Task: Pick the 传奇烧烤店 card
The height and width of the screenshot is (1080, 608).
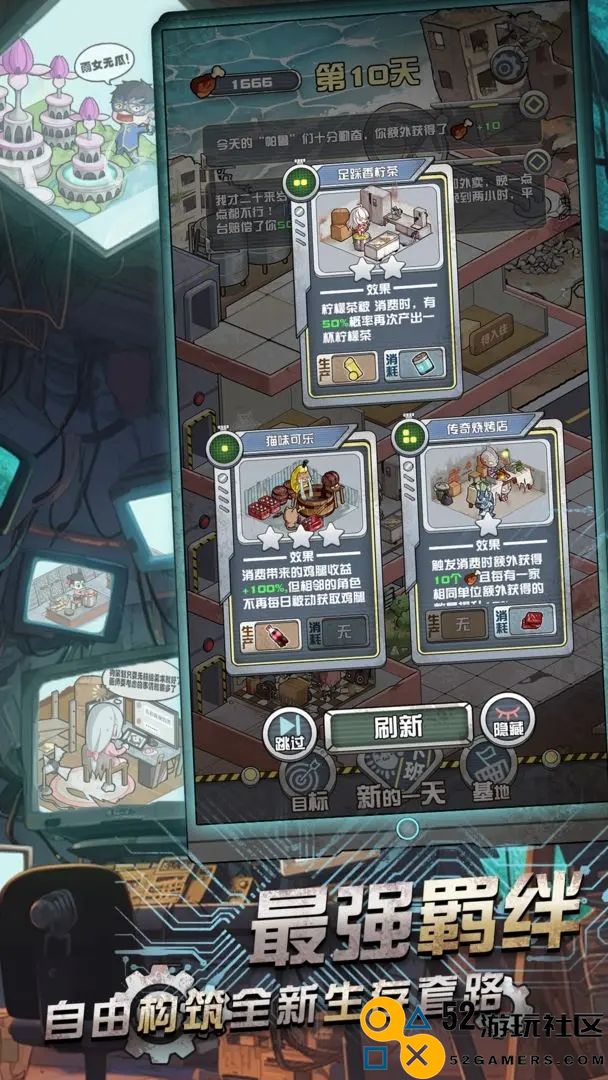Action: click(486, 540)
